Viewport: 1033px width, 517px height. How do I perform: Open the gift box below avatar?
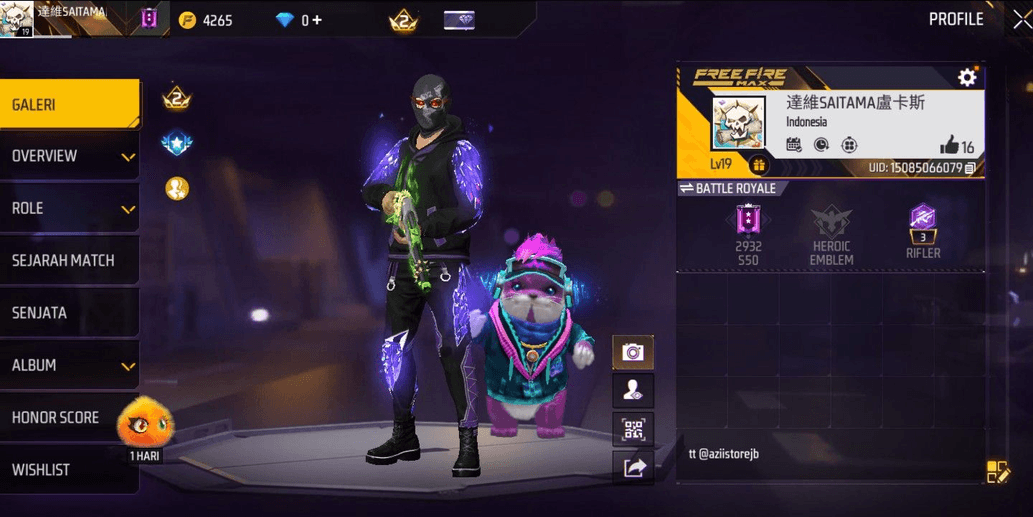[x=758, y=166]
